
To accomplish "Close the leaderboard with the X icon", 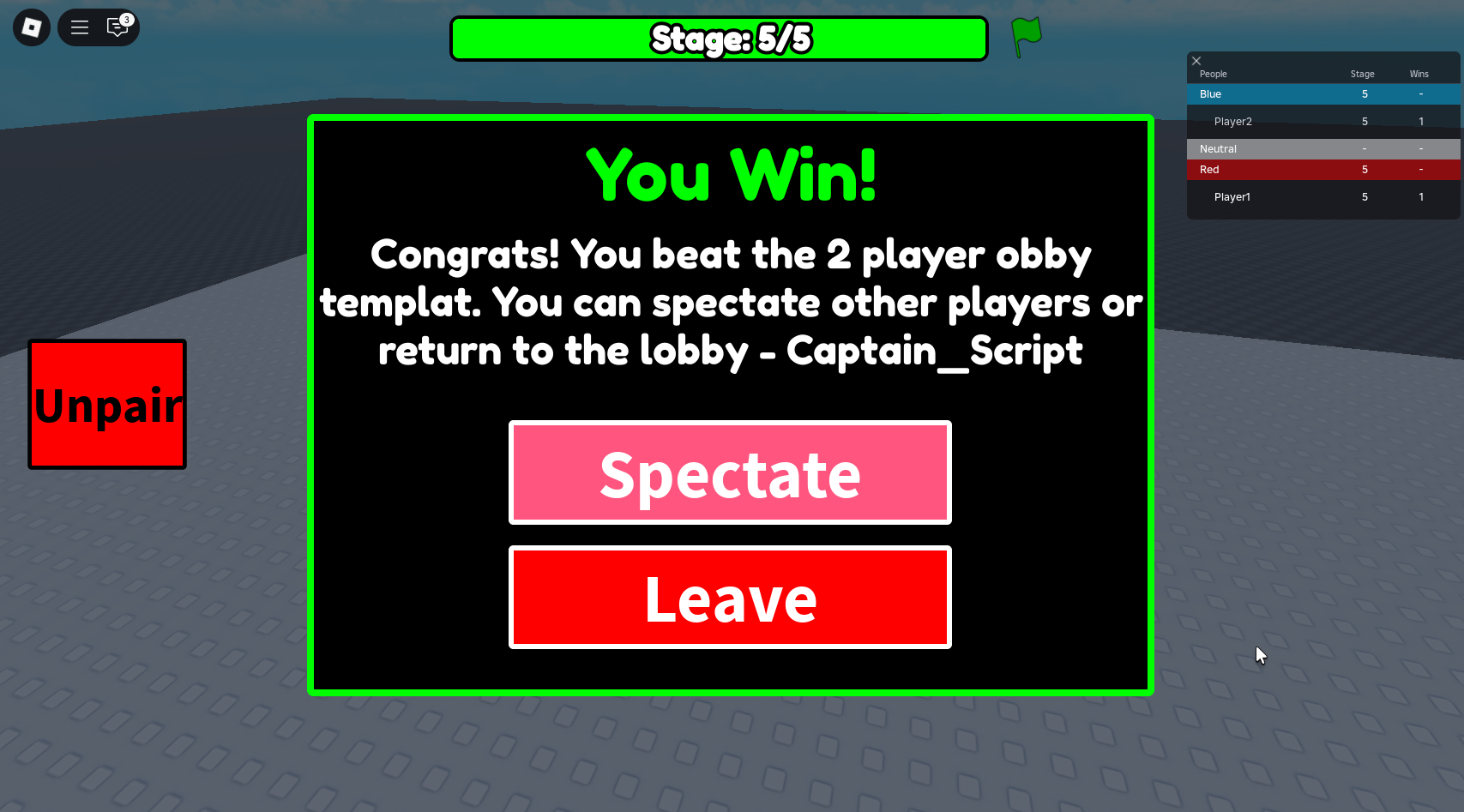I will [1196, 61].
